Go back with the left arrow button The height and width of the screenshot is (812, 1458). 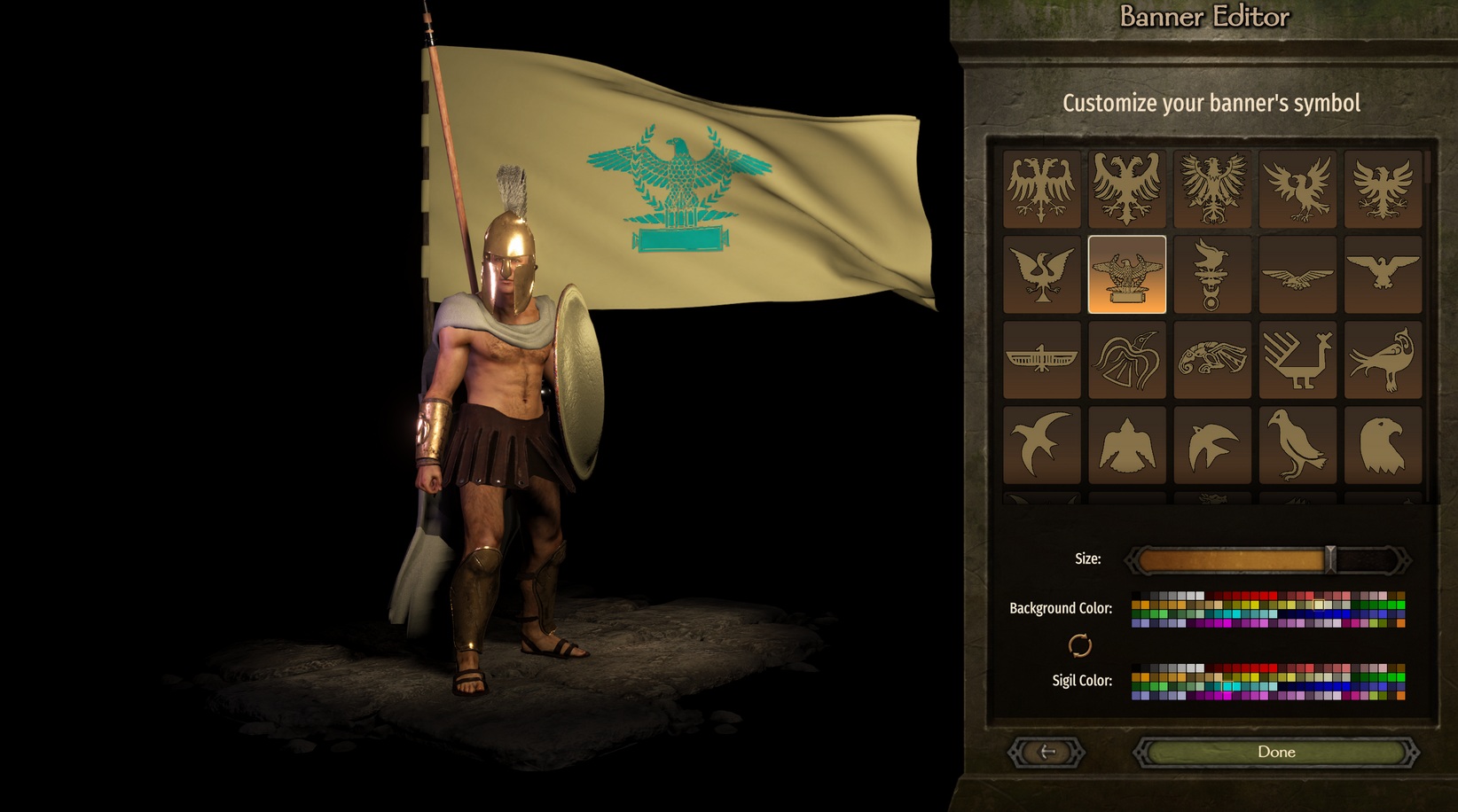coord(1046,753)
